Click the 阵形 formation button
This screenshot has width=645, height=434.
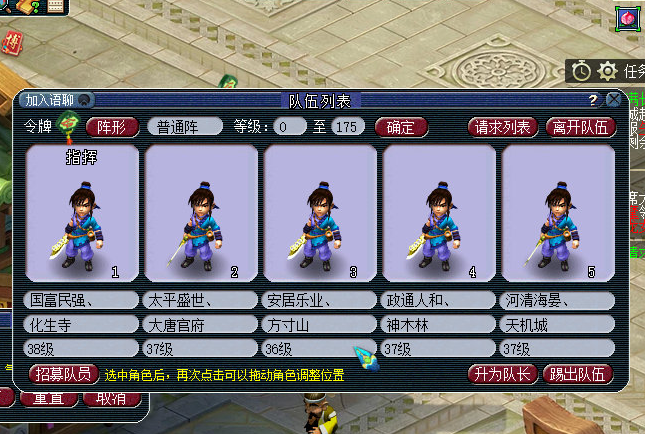[112, 127]
